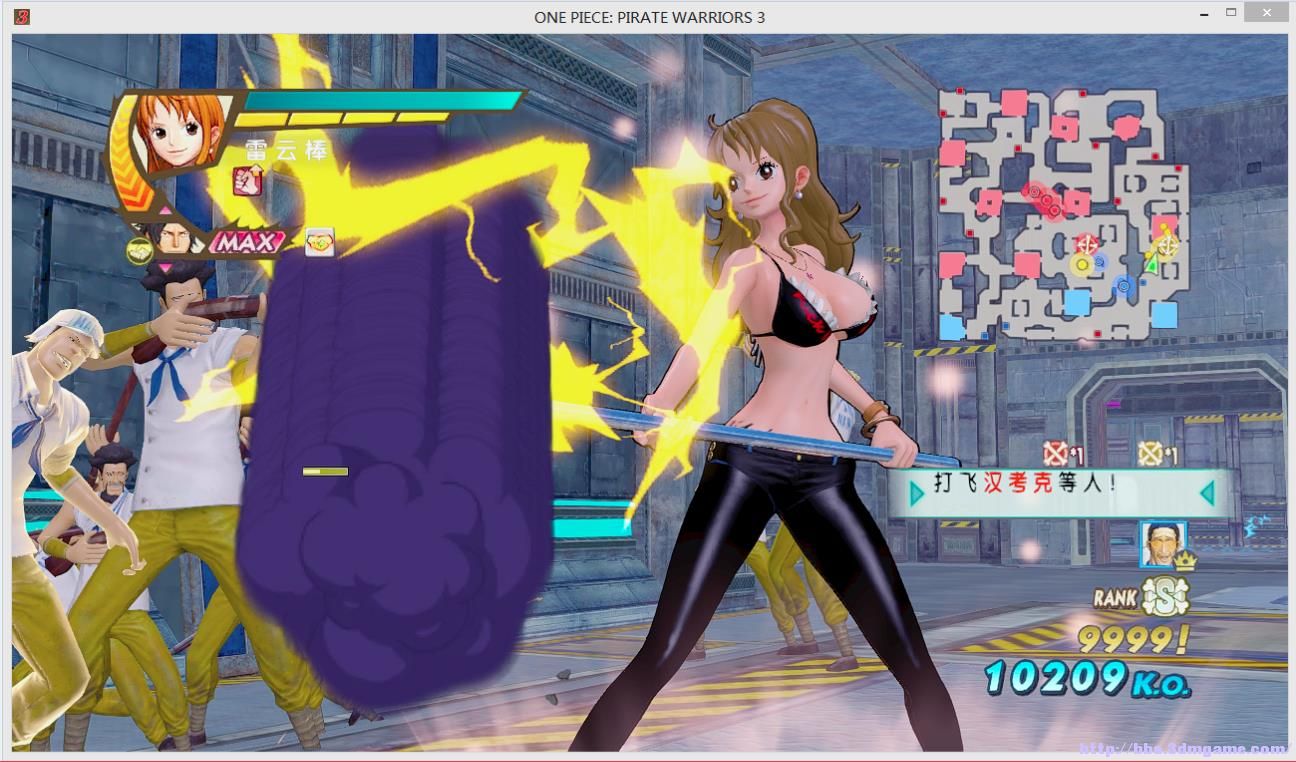Viewport: 1296px width, 762px height.
Task: Click Nami's character portrait
Action: pyautogui.click(x=180, y=132)
